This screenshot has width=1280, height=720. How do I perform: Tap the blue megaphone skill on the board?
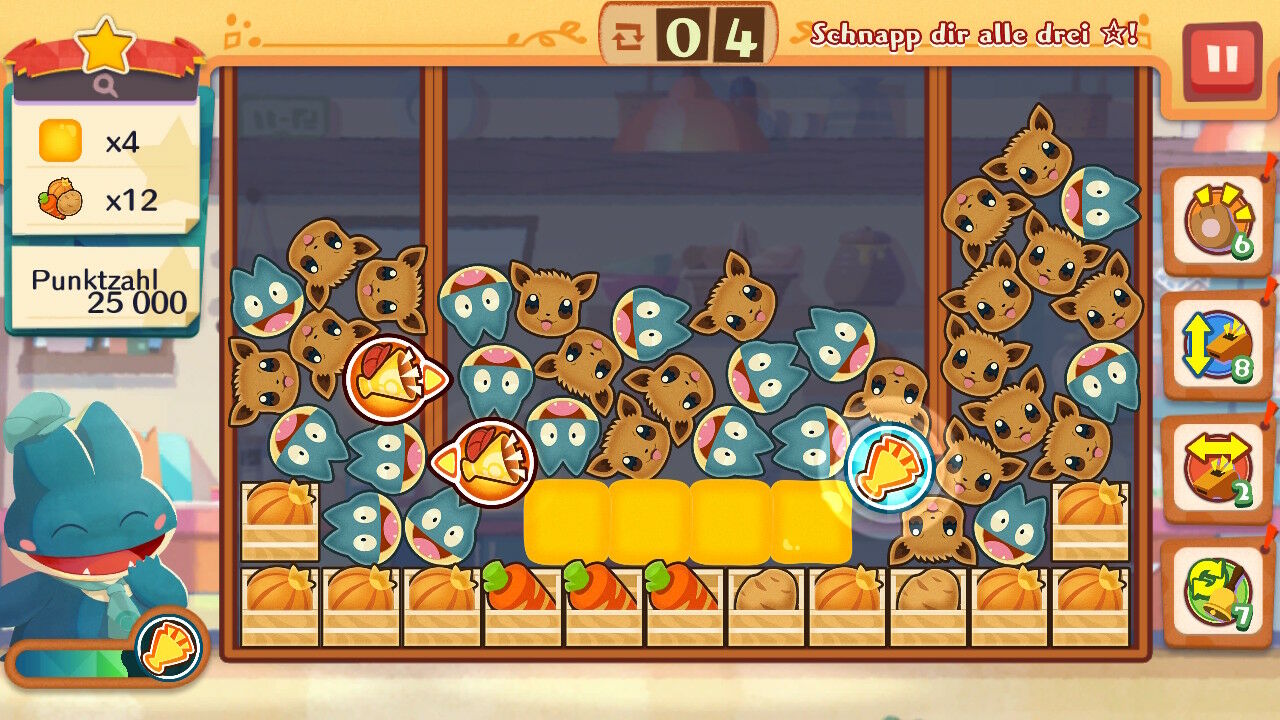(x=889, y=467)
